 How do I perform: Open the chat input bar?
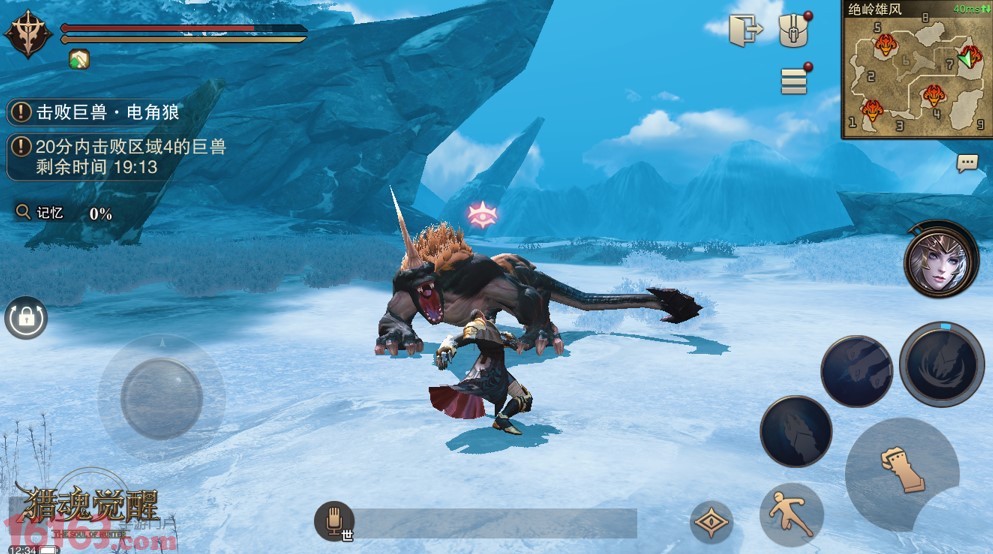[495, 523]
